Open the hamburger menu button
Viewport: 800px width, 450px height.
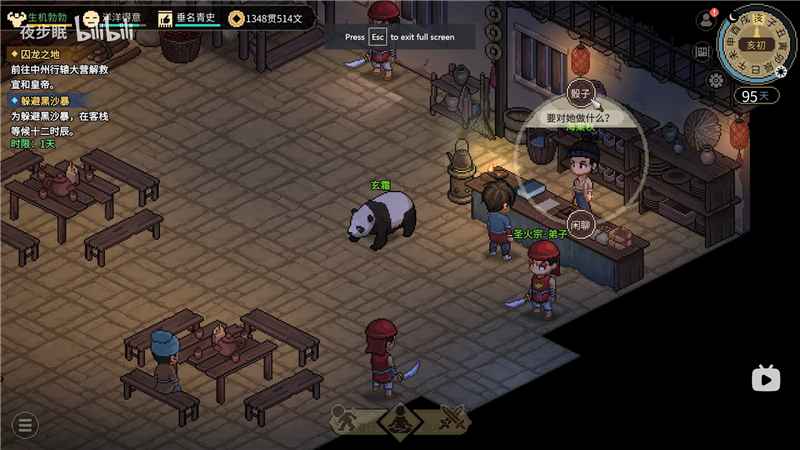pos(25,425)
